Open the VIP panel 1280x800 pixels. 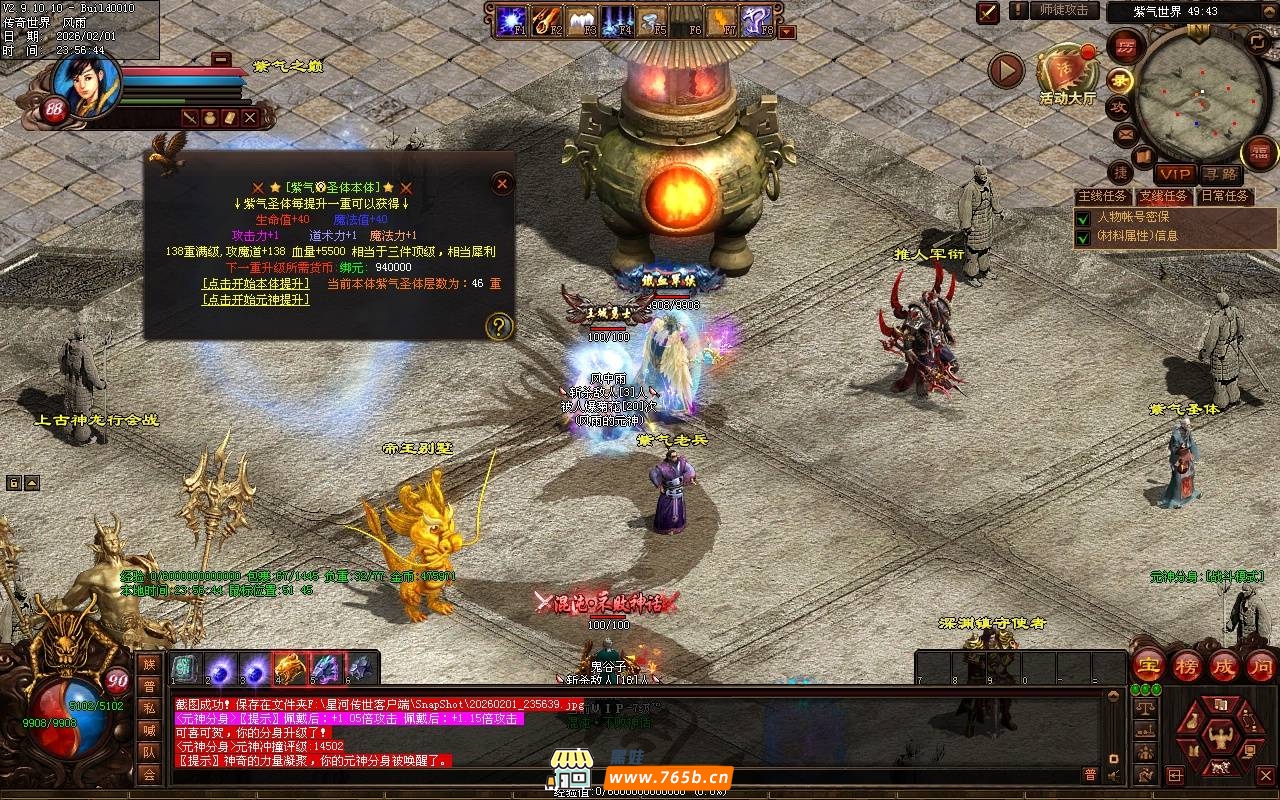point(1176,174)
